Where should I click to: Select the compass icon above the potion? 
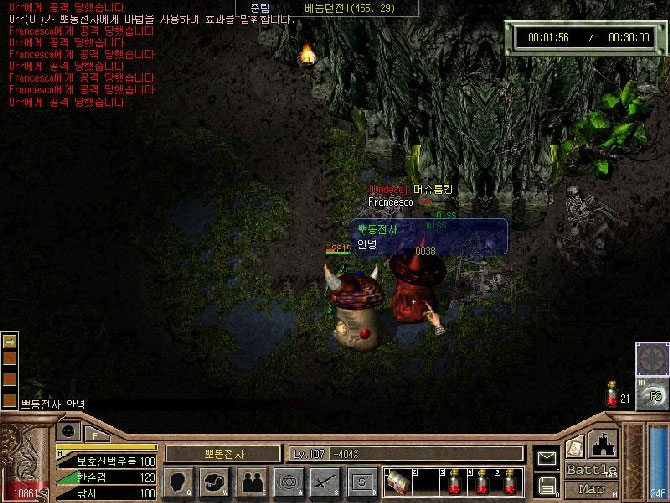pyautogui.click(x=652, y=357)
